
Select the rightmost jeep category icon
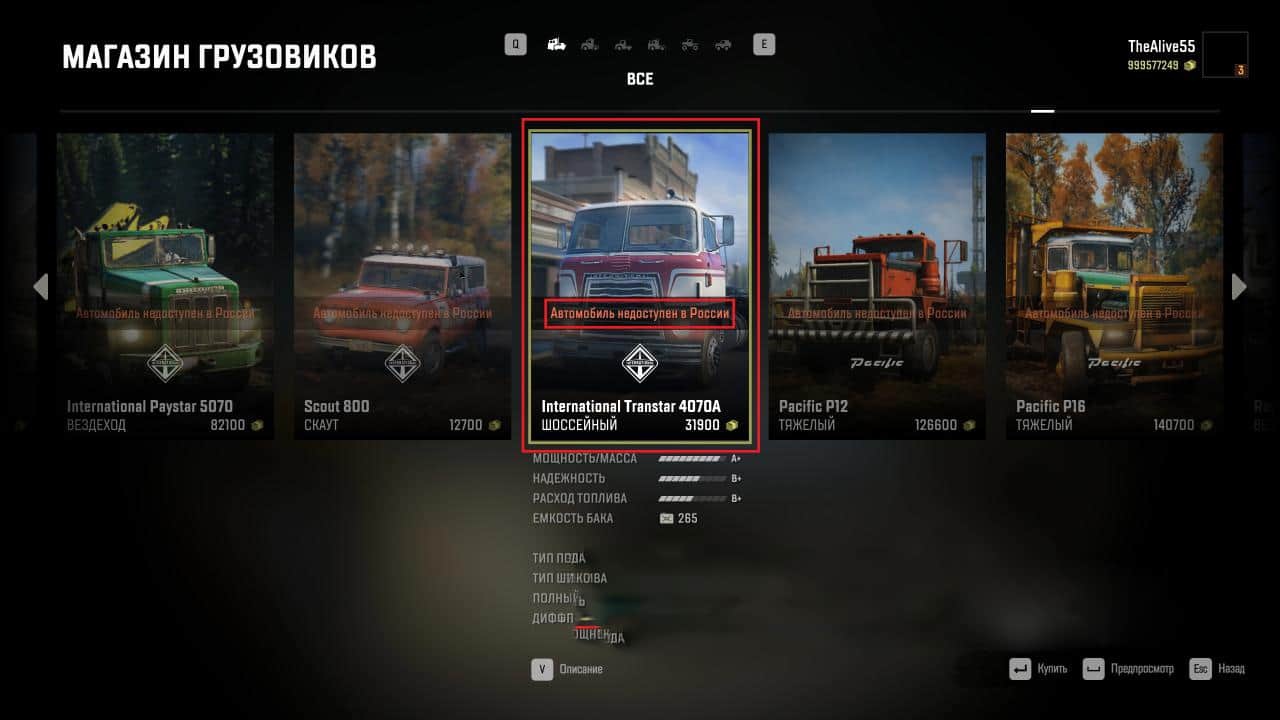[721, 44]
